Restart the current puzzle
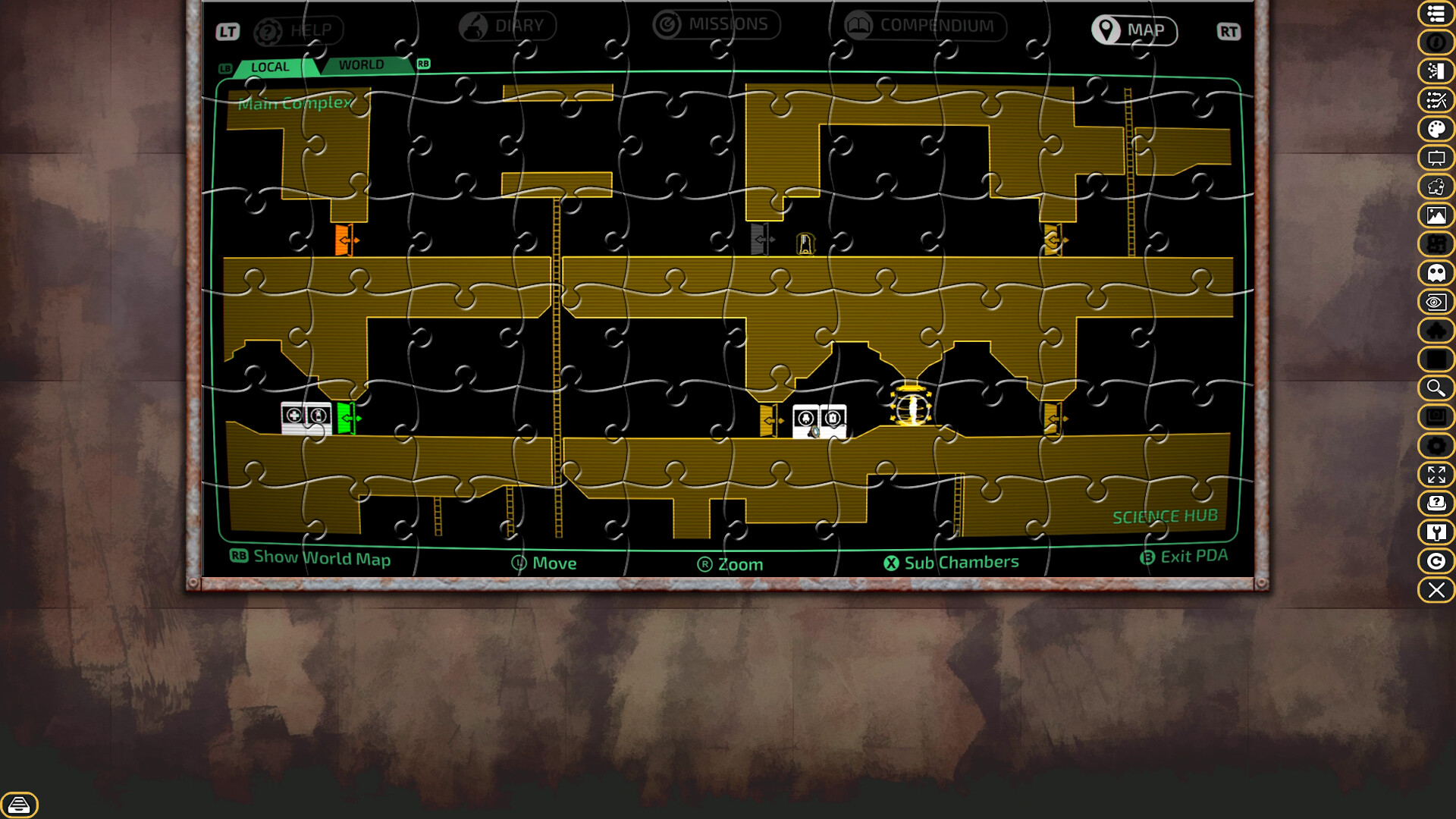Image resolution: width=1456 pixels, height=819 pixels. tap(1436, 561)
